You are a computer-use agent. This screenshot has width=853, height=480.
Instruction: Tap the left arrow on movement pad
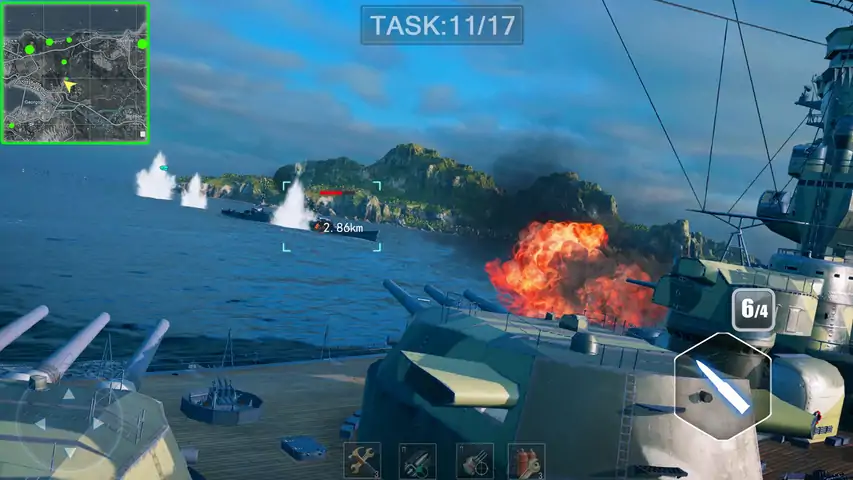40,424
